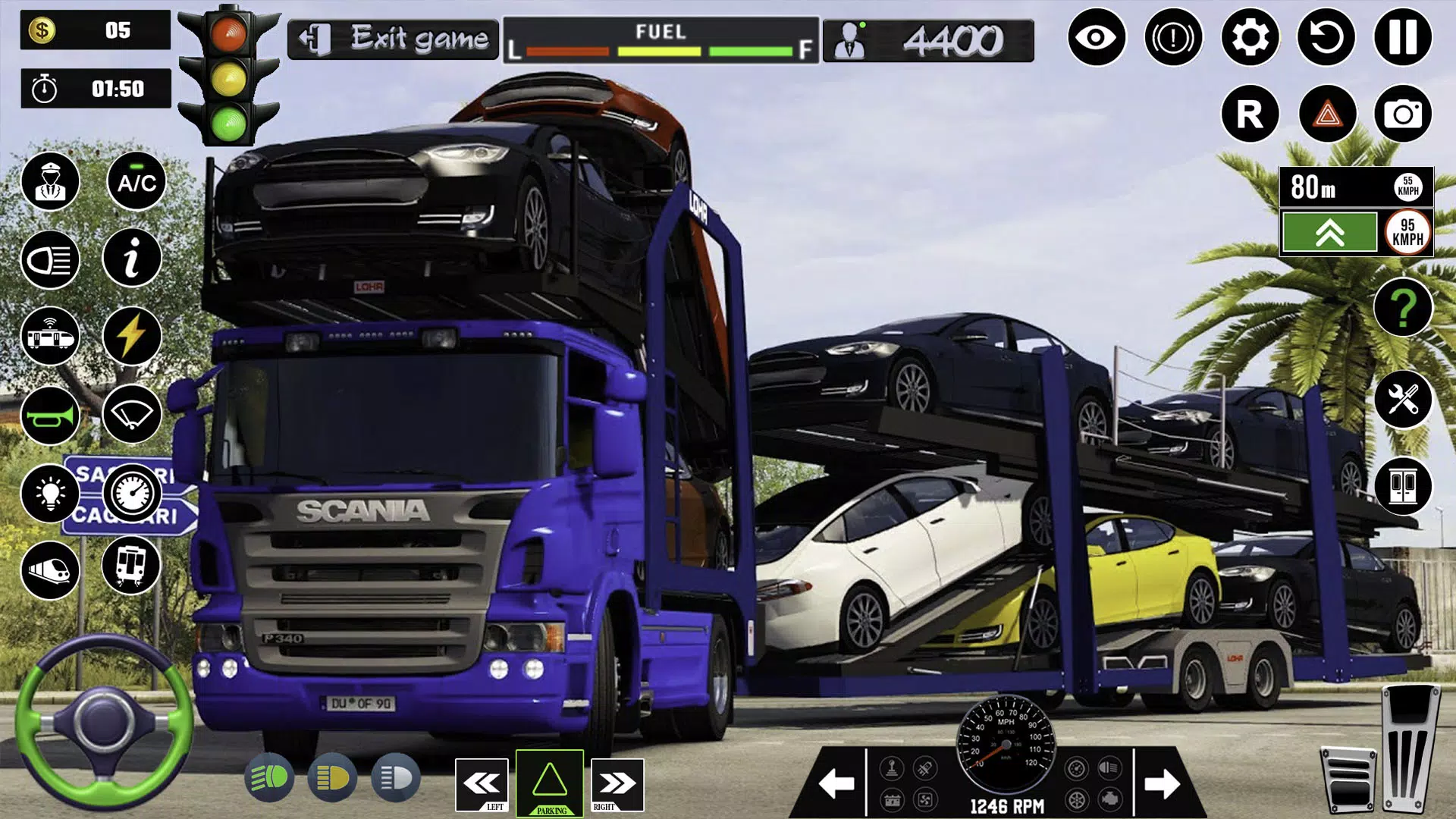1456x819 pixels.
Task: Toggle the eye camera view button
Action: (x=1097, y=37)
